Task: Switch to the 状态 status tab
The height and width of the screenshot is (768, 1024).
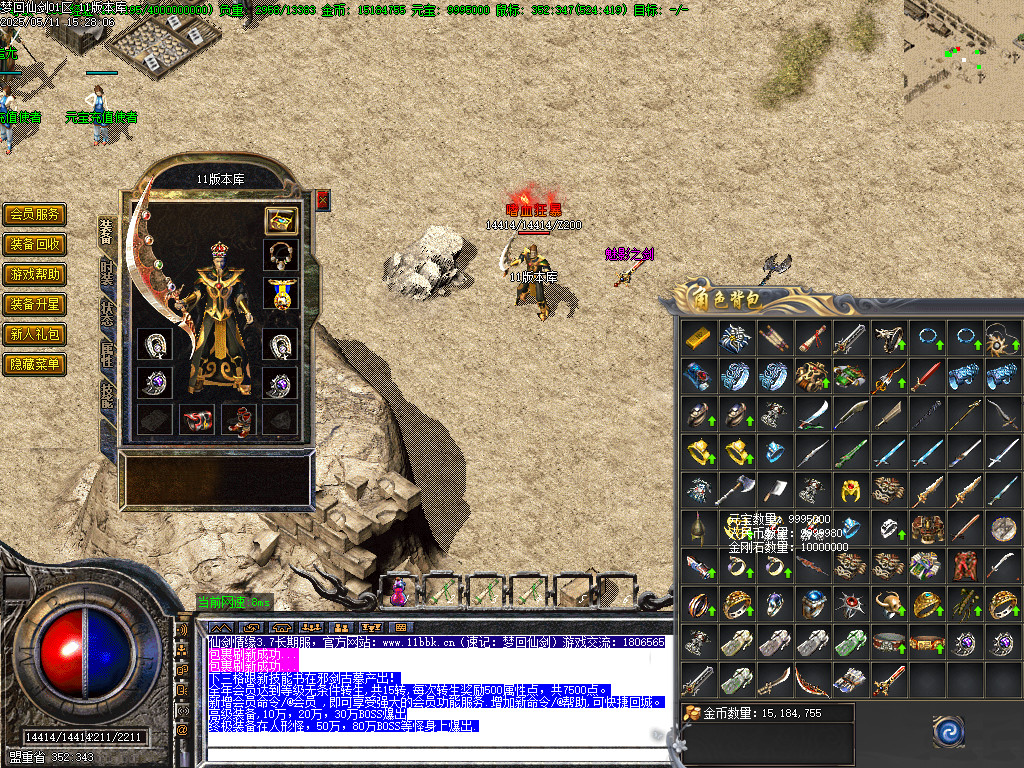Action: coord(107,315)
